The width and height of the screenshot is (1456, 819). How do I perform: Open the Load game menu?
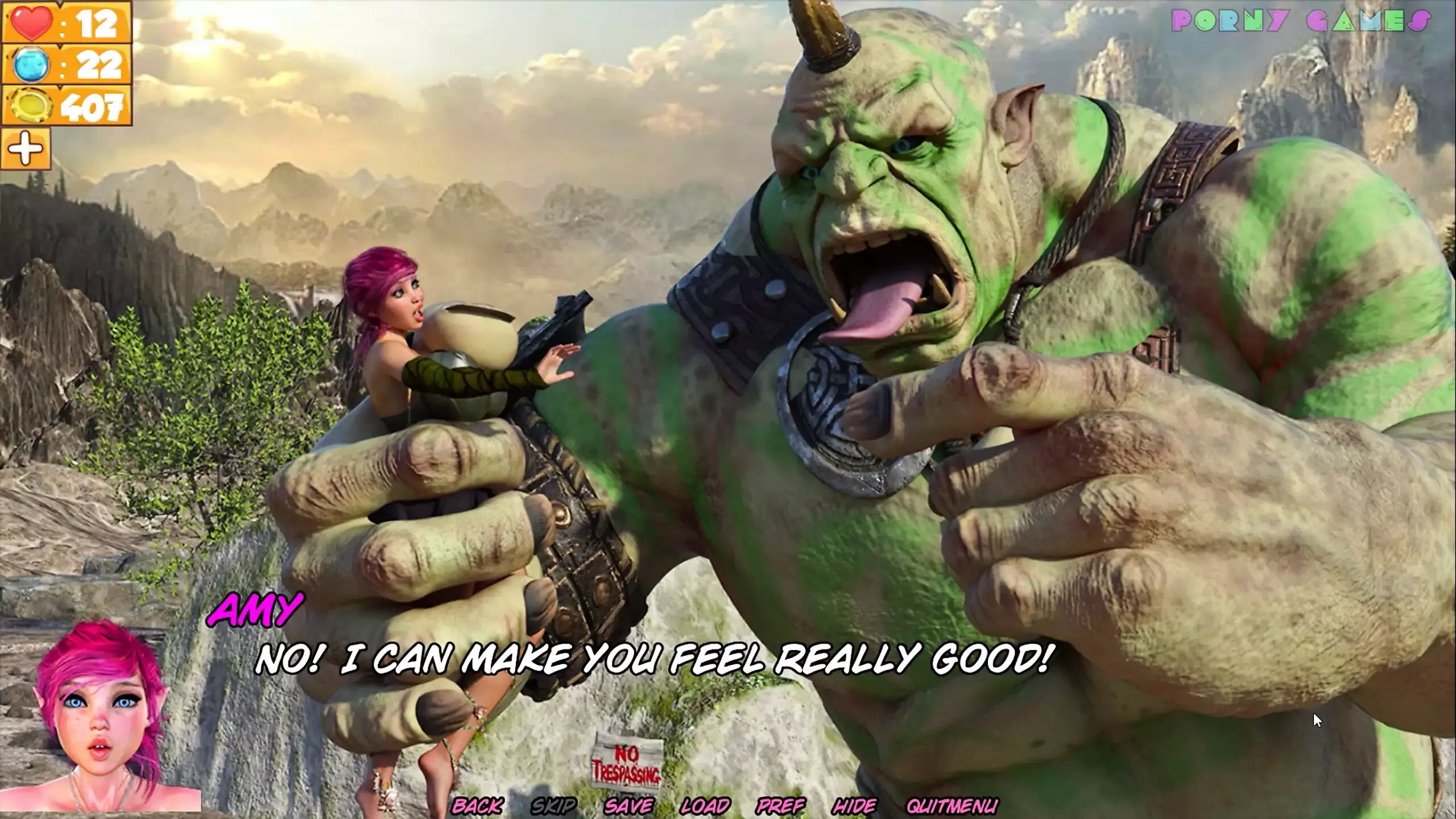(705, 805)
